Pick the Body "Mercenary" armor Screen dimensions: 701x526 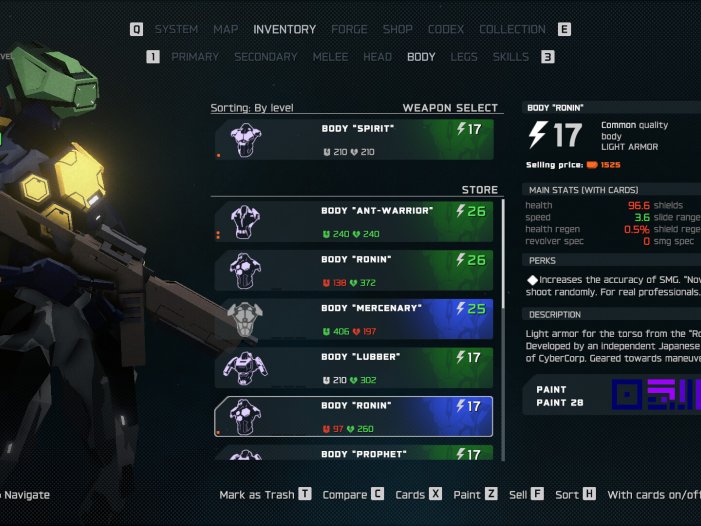pyautogui.click(x=353, y=320)
